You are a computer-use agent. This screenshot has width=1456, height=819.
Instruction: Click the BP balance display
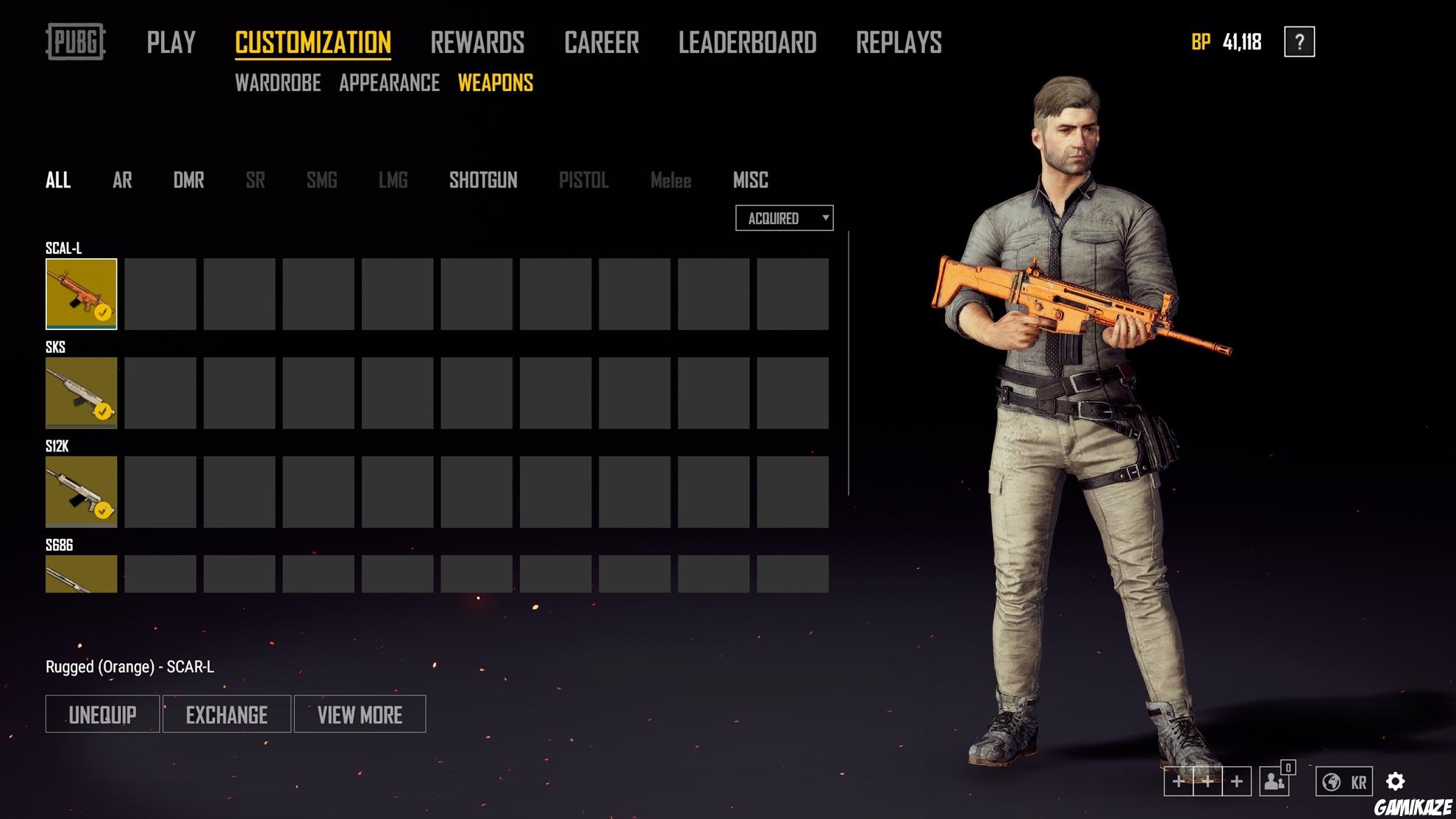(1225, 43)
